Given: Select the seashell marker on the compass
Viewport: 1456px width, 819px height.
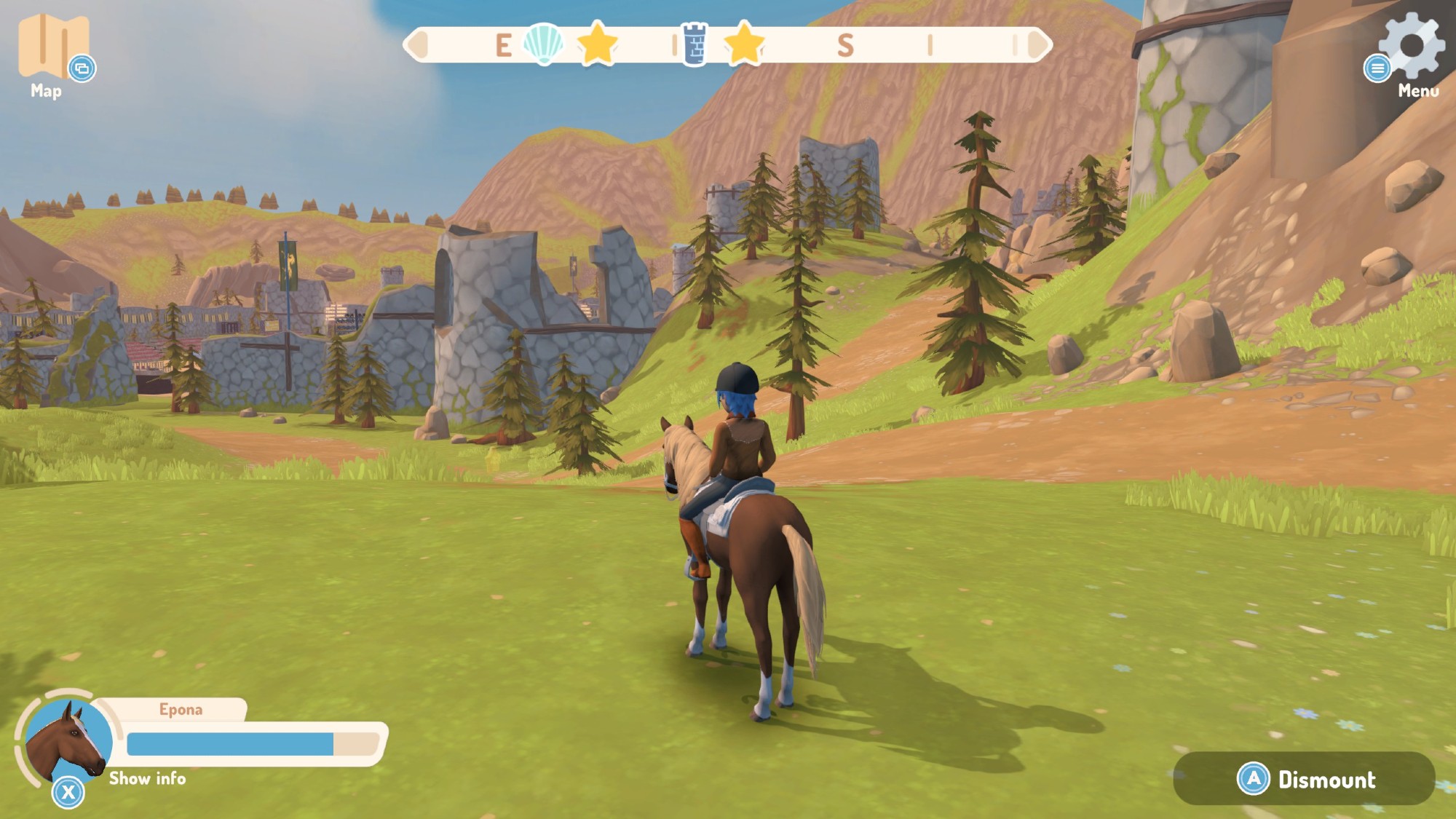Looking at the screenshot, I should [543, 44].
